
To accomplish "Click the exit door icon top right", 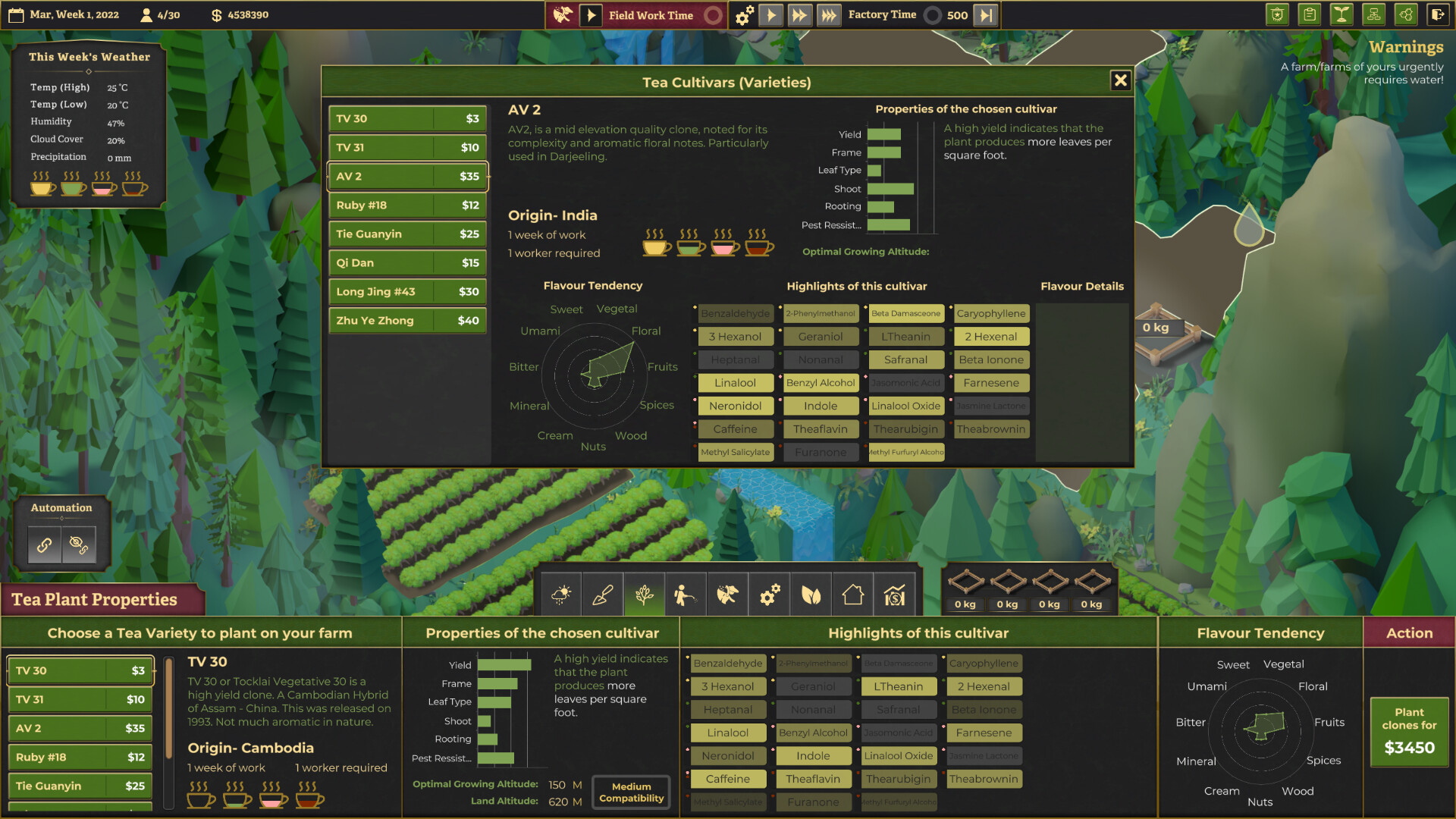I will (1439, 14).
